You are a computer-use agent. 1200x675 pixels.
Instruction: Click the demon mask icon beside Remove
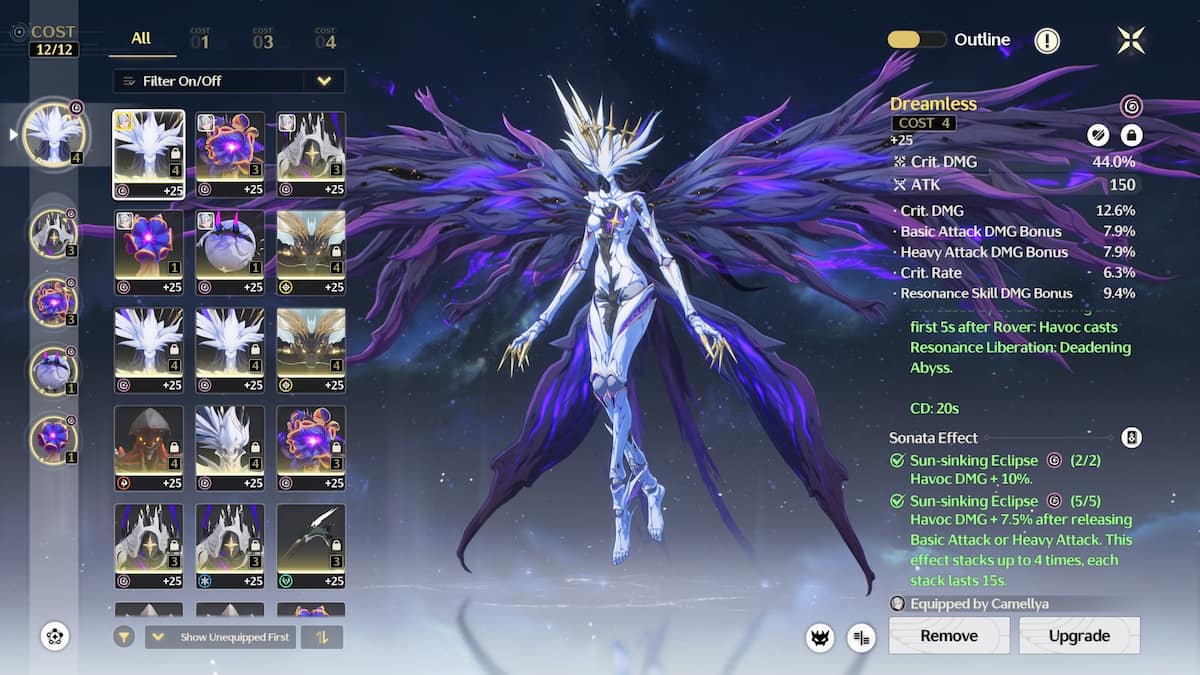tap(820, 637)
